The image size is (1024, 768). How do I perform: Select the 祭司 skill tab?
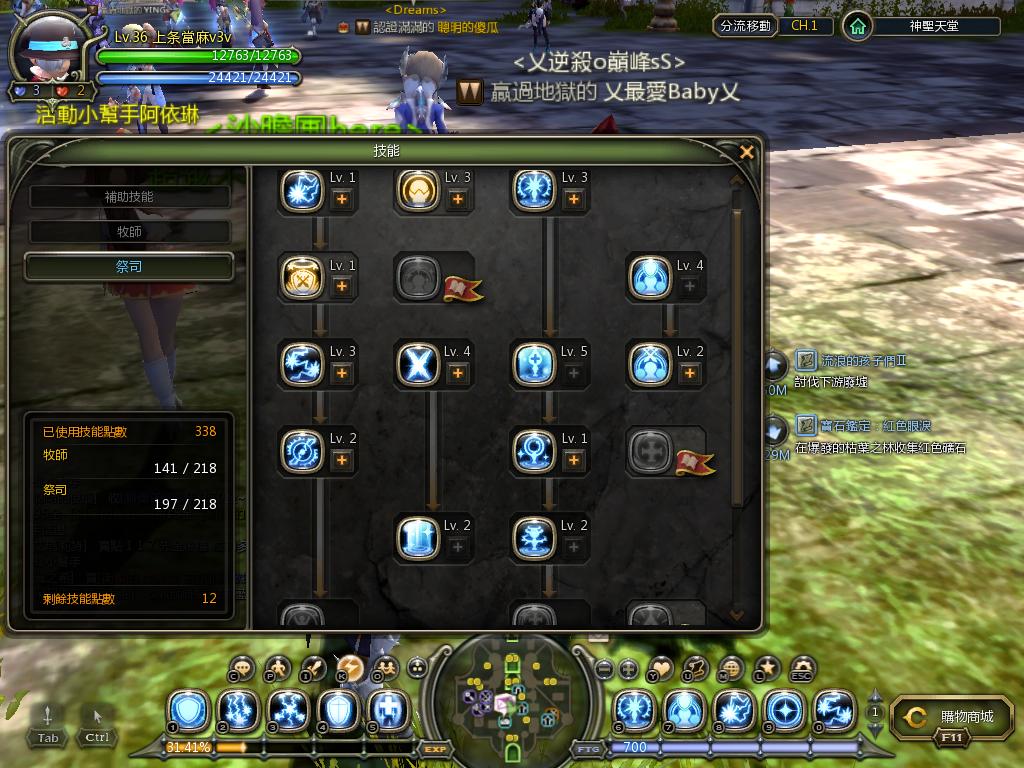(130, 267)
